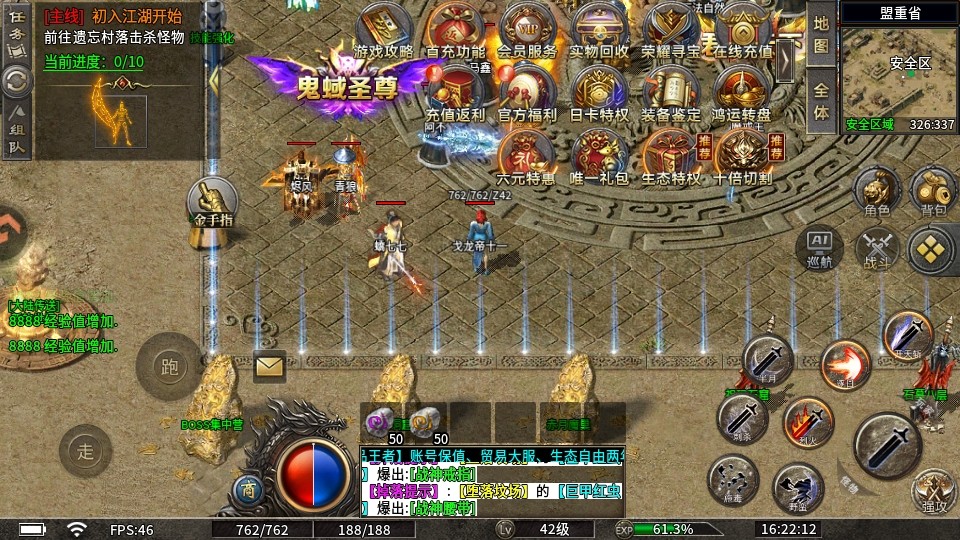Image resolution: width=960 pixels, height=540 pixels.
Task: Claim the 六元特惠 special offer
Action: tap(526, 155)
